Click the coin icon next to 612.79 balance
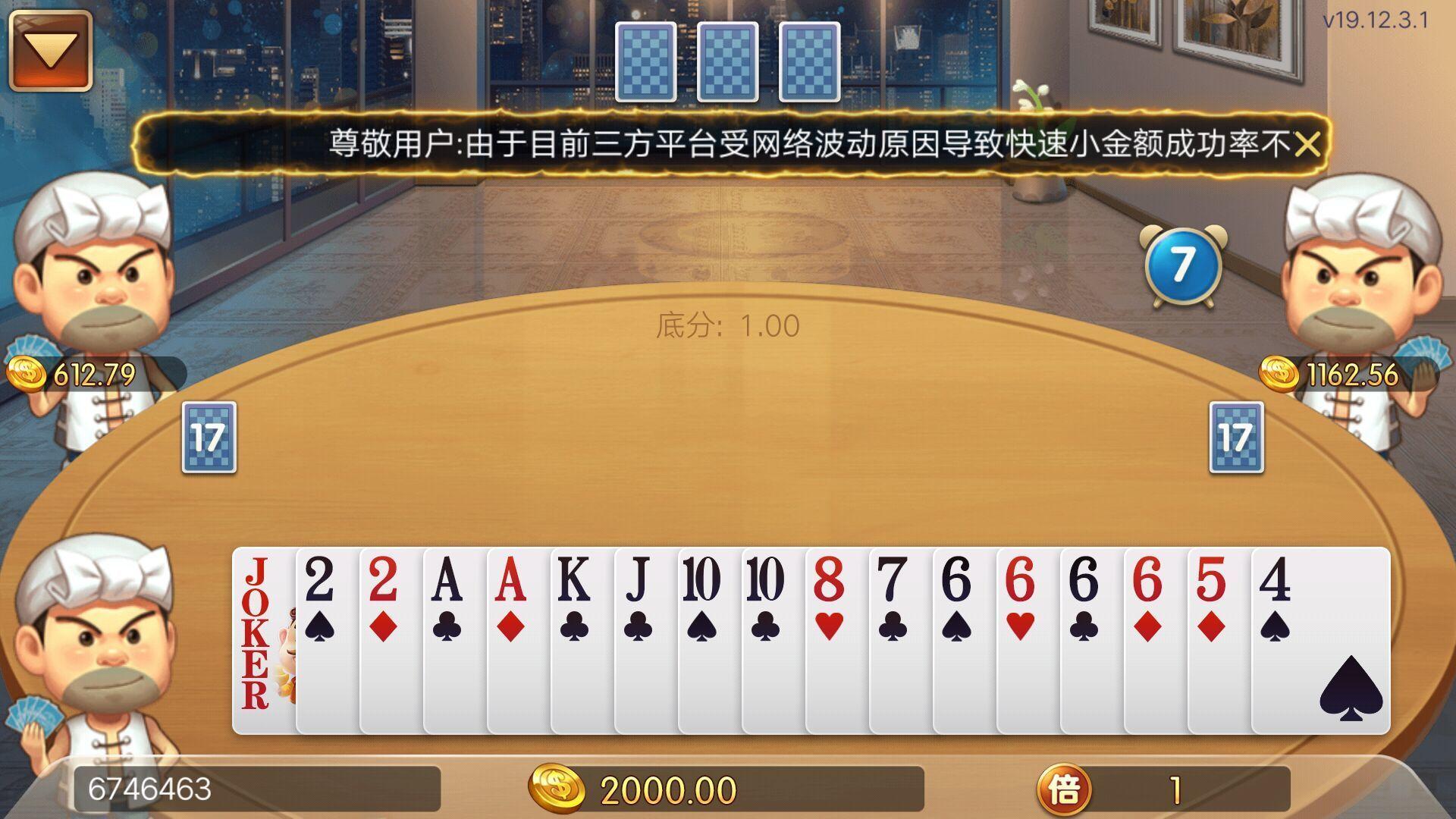This screenshot has height=819, width=1456. [27, 372]
